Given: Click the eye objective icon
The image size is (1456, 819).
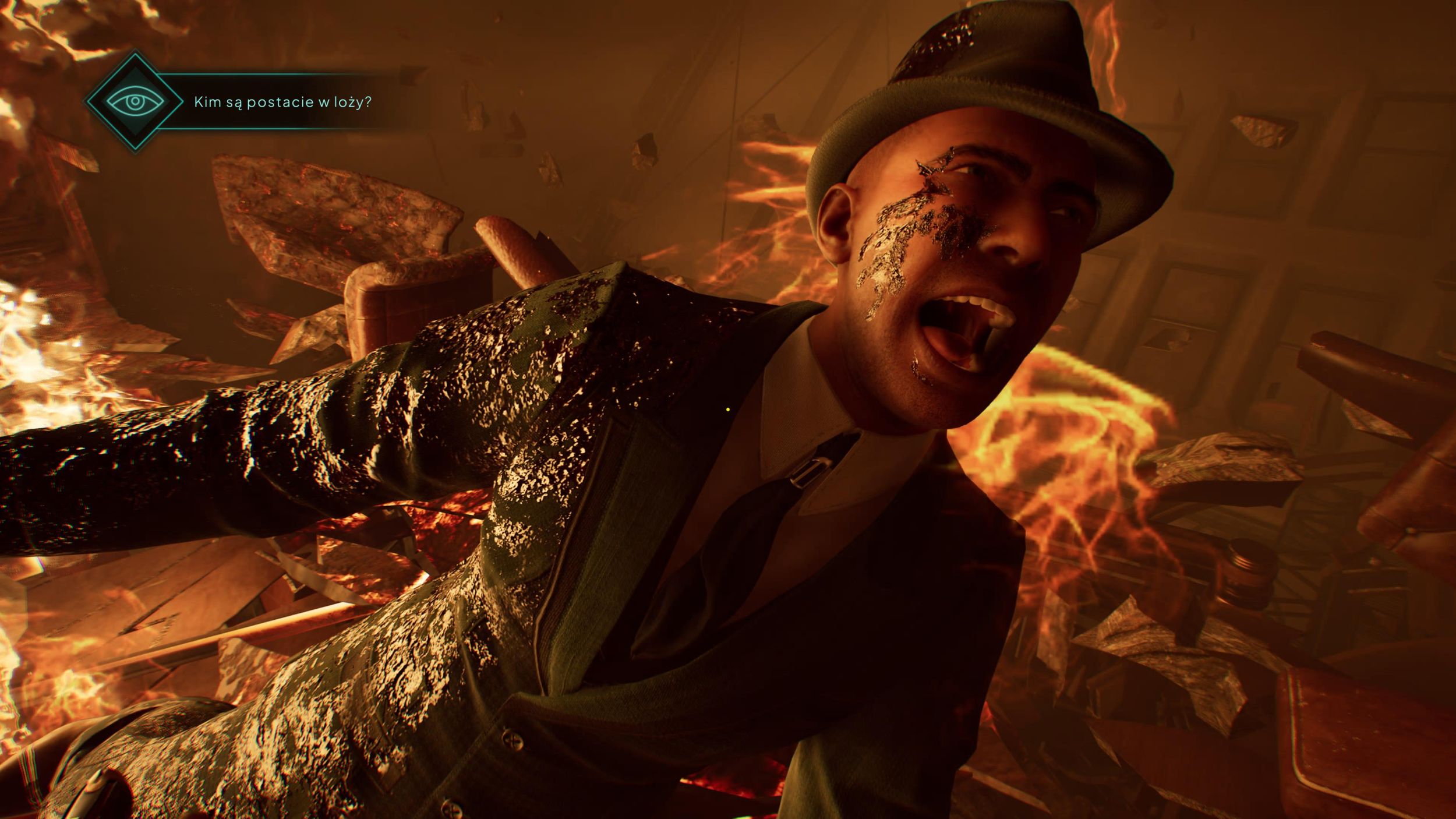Looking at the screenshot, I should [x=135, y=102].
